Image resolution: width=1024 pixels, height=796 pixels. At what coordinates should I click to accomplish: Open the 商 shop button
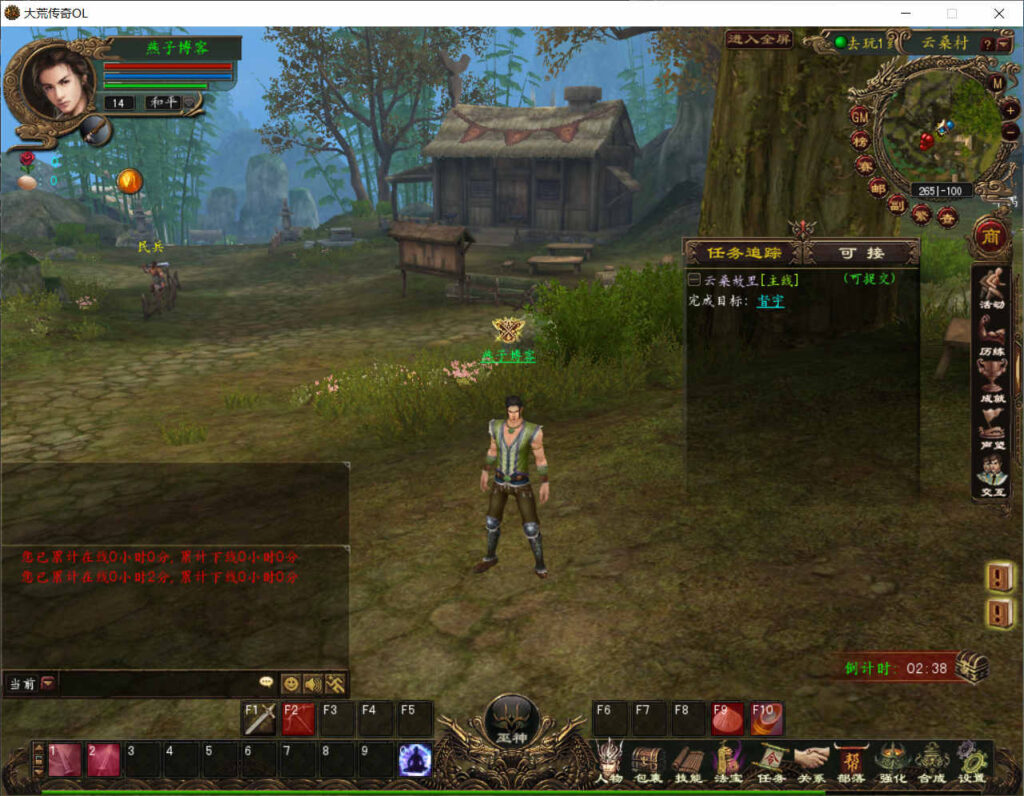coord(991,236)
